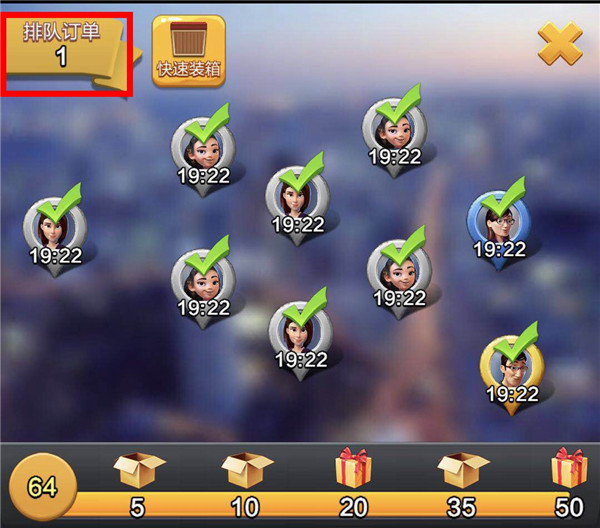Choose the blue customer order marker

pos(495,222)
